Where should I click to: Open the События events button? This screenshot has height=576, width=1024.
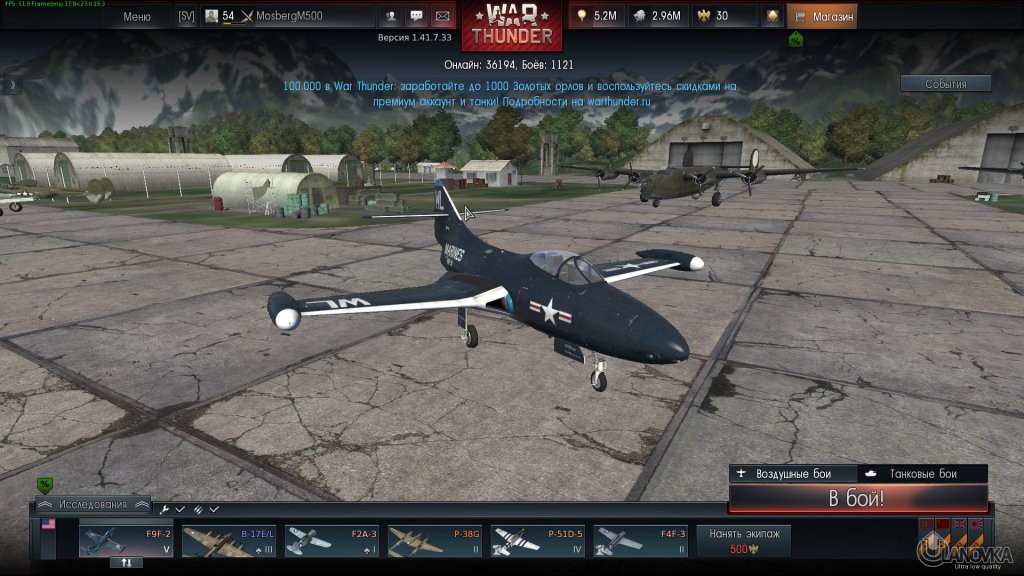pos(945,84)
